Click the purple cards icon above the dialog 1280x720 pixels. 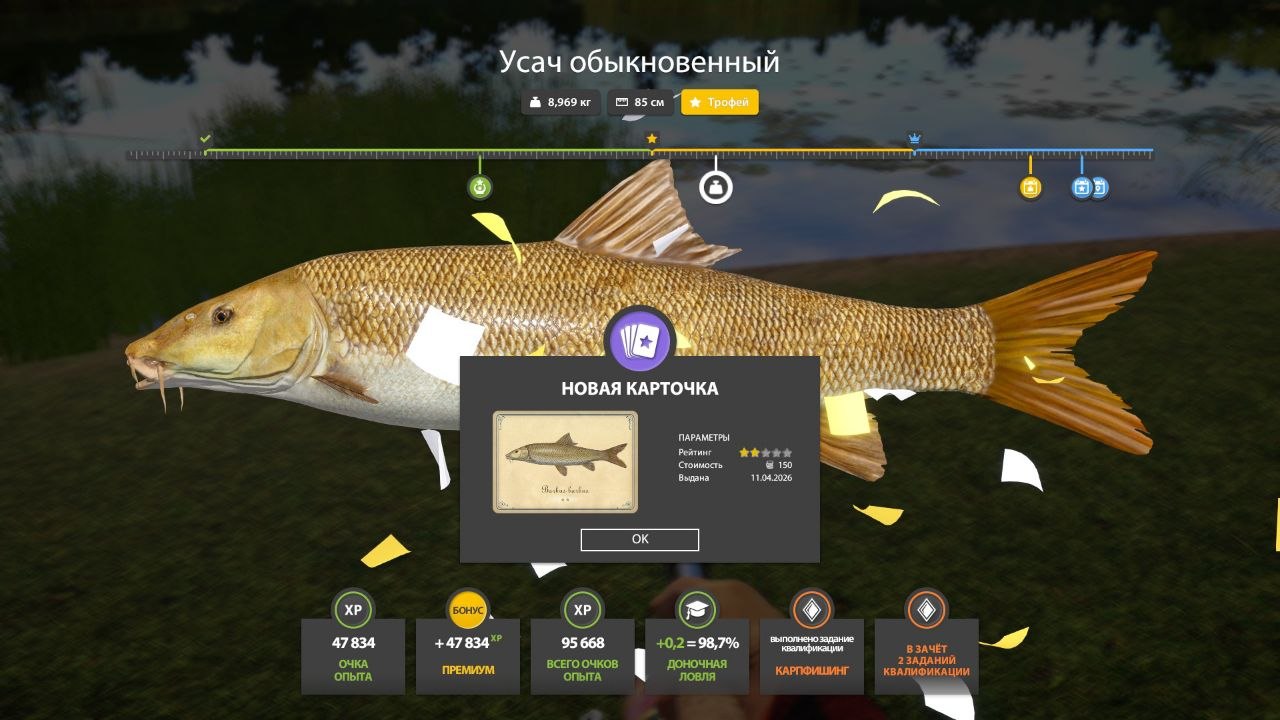640,342
